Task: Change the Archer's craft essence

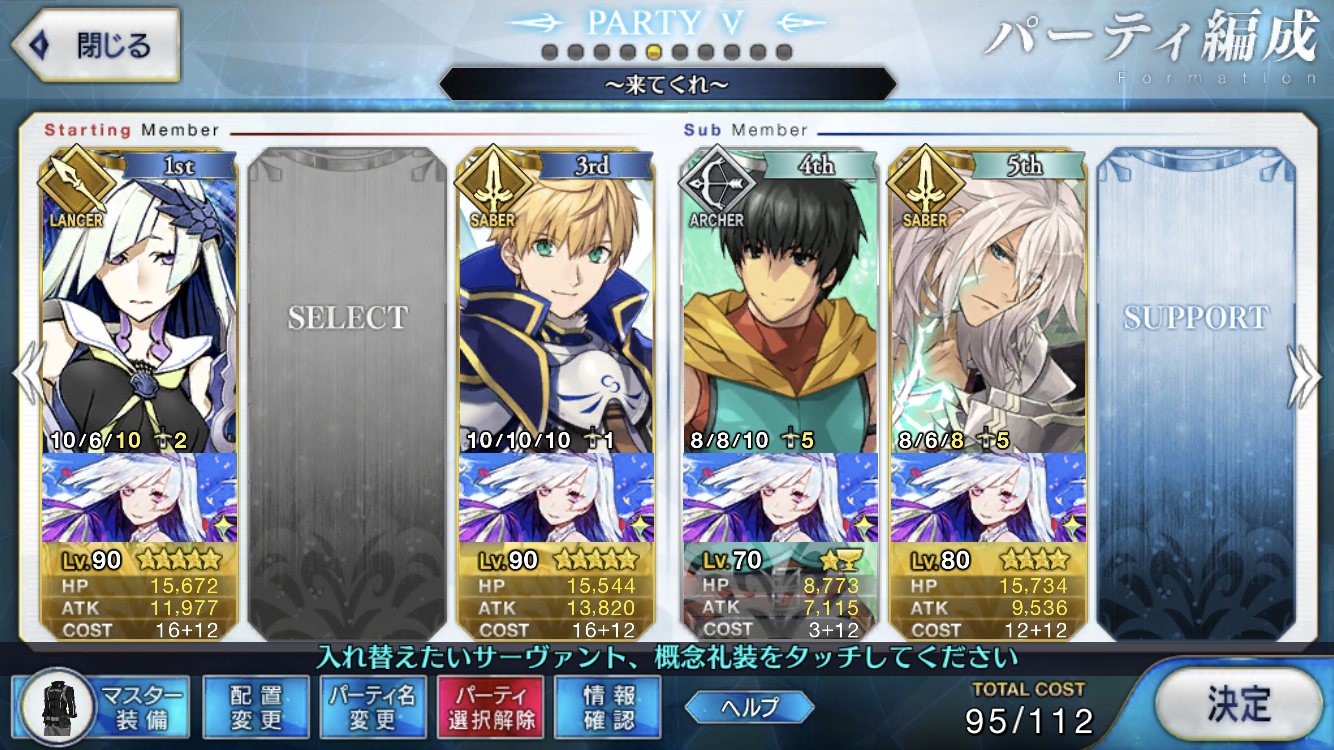Action: 779,497
